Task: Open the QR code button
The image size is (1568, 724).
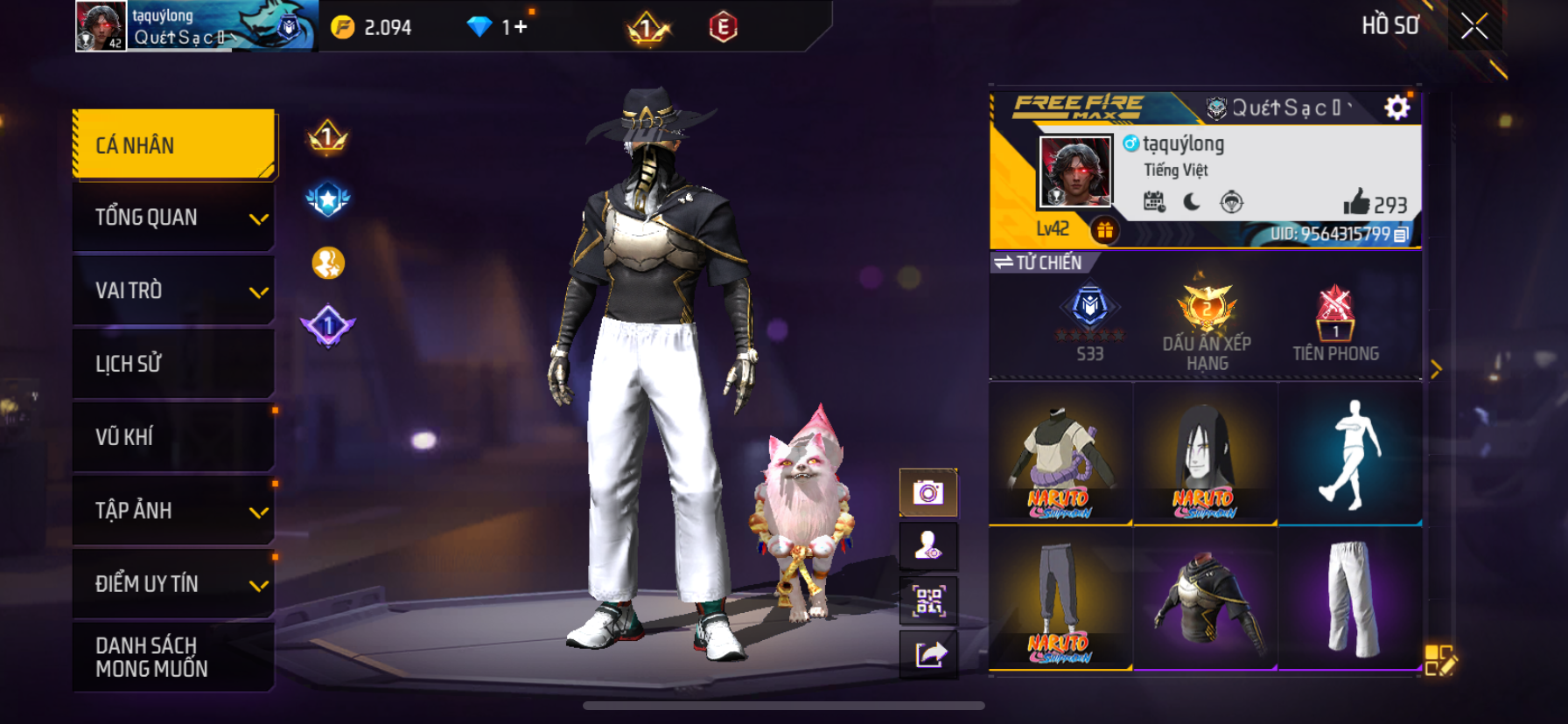Action: [x=928, y=601]
